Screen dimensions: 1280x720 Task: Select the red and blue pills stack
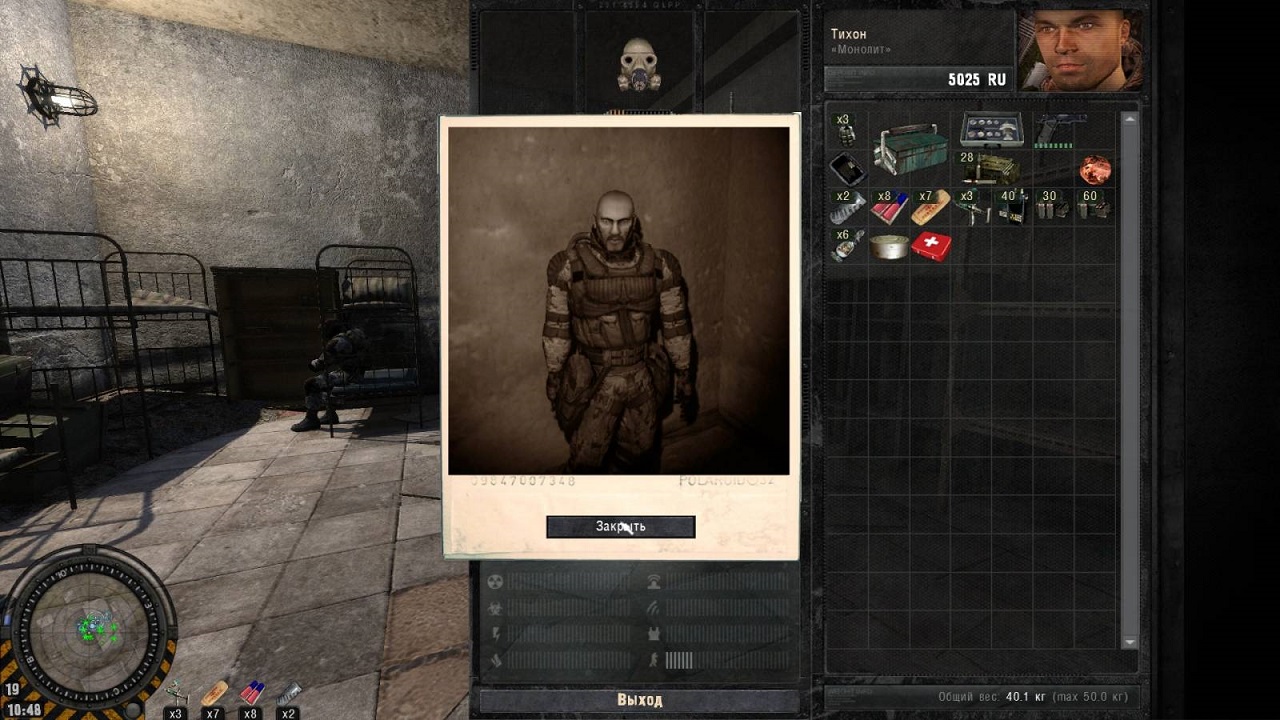point(889,207)
